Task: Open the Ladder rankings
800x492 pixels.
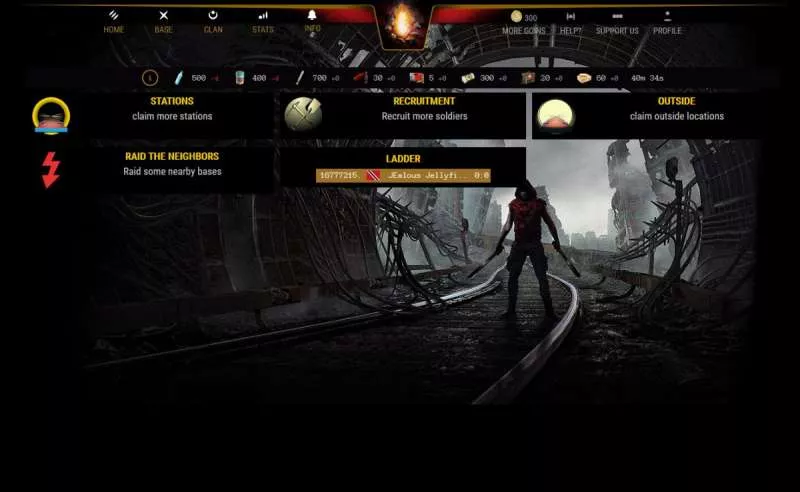Action: (403, 158)
